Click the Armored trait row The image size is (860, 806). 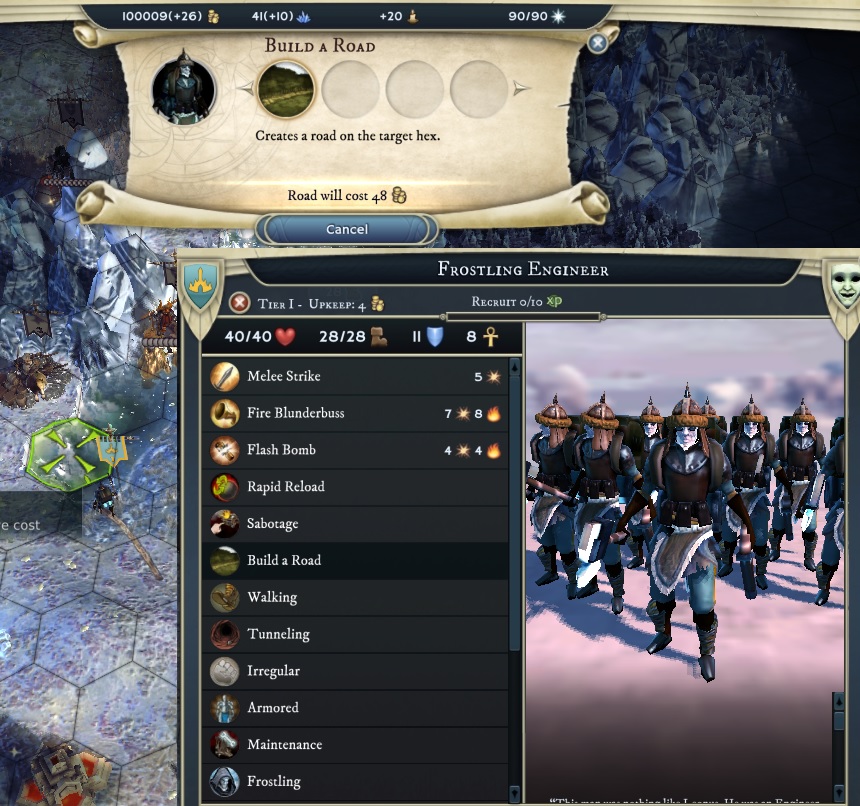coord(355,708)
